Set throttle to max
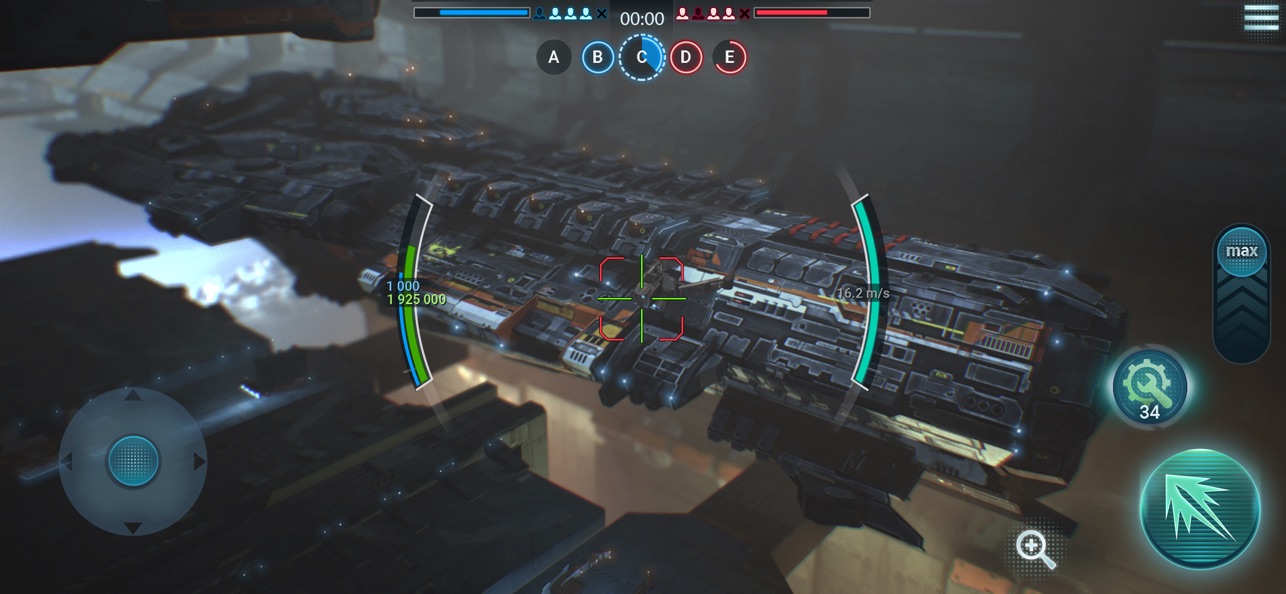Image resolution: width=1286 pixels, height=594 pixels. 1241,250
